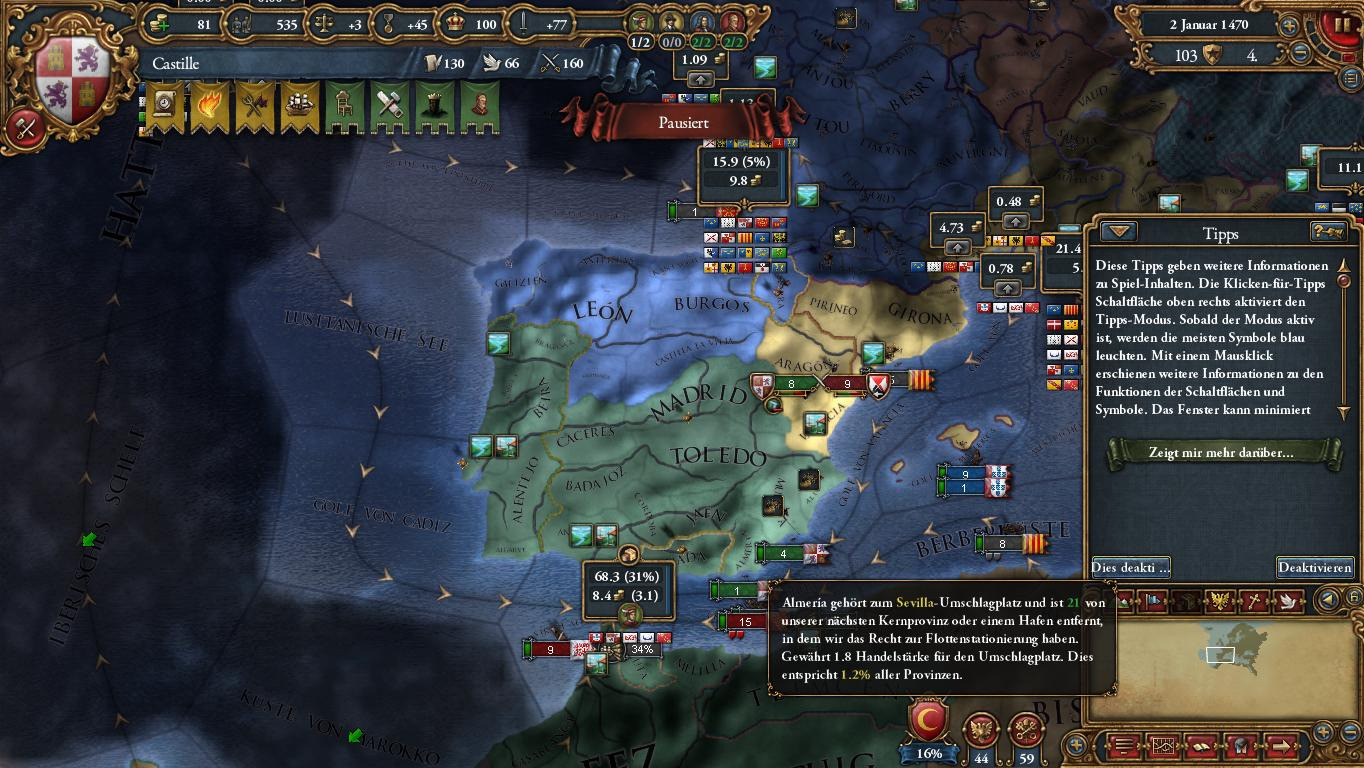Select the golden eagle map mode
Image resolution: width=1364 pixels, height=768 pixels.
tap(1219, 601)
